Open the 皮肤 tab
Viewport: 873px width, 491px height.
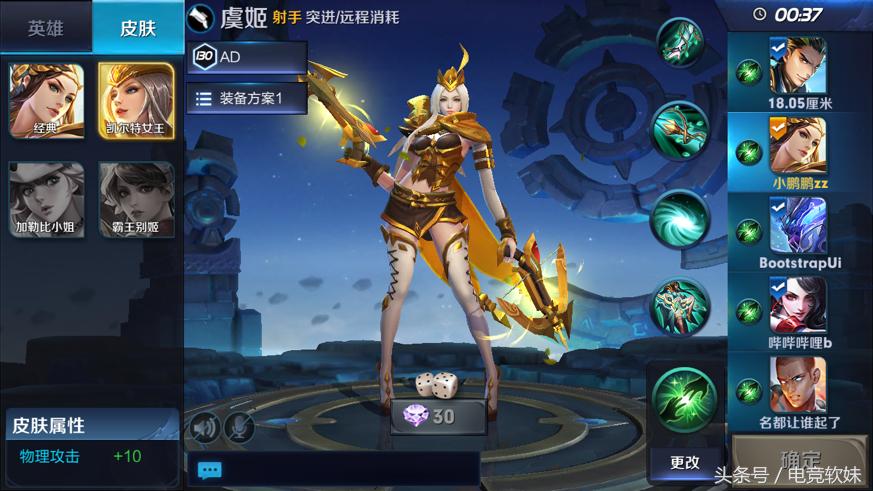pos(138,27)
